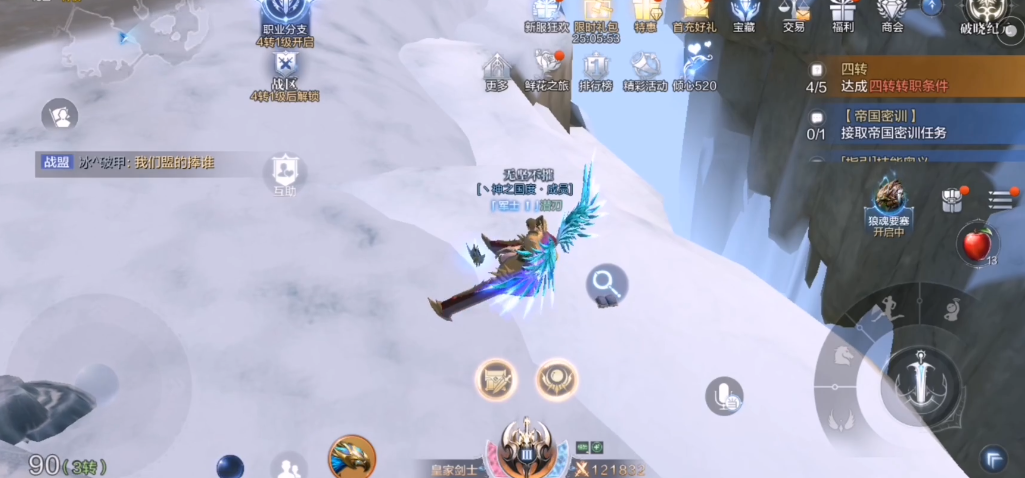Open the 战盟 alliance chat message
This screenshot has width=1025, height=478.
coord(130,162)
